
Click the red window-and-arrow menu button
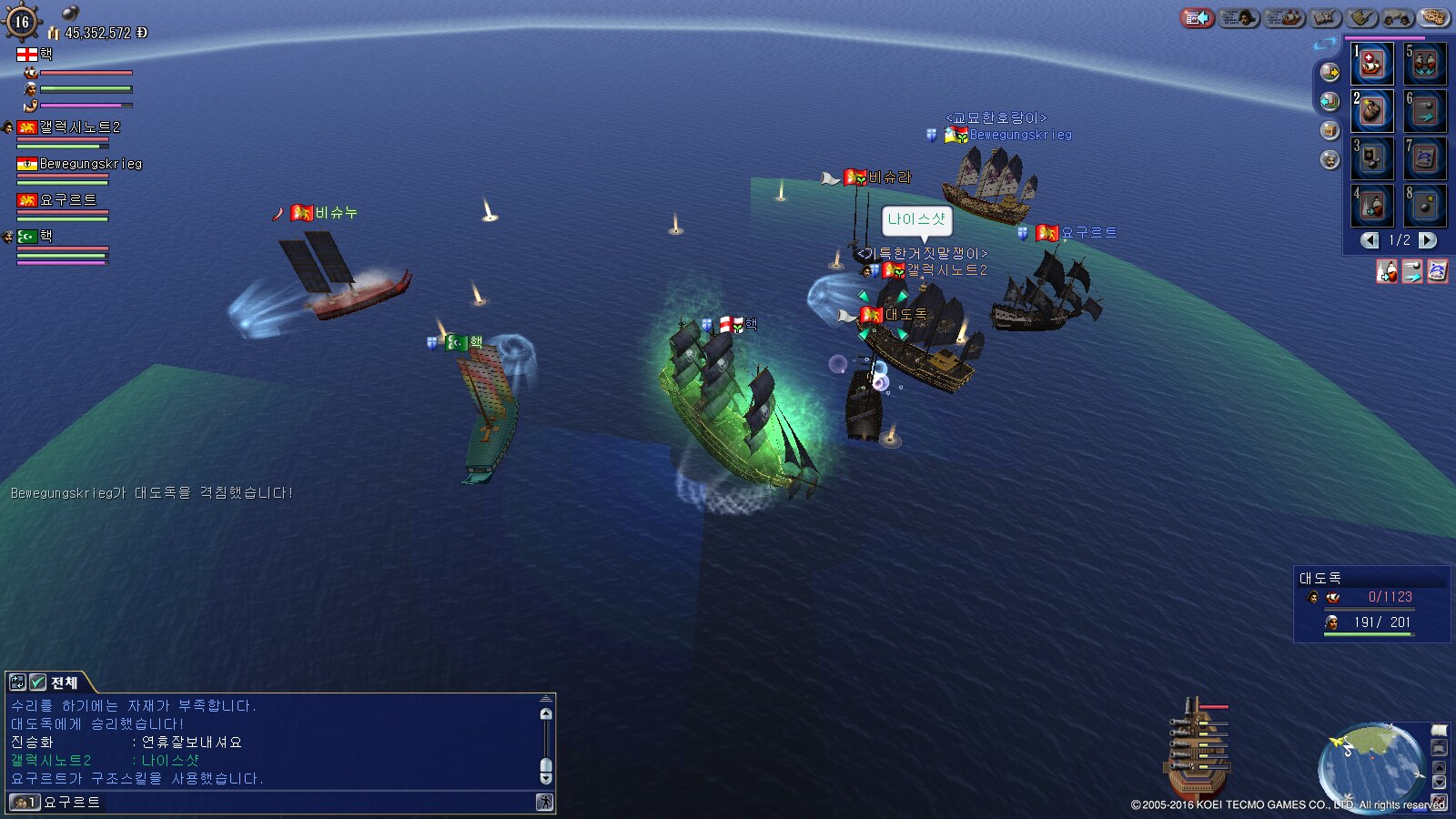tap(1197, 17)
